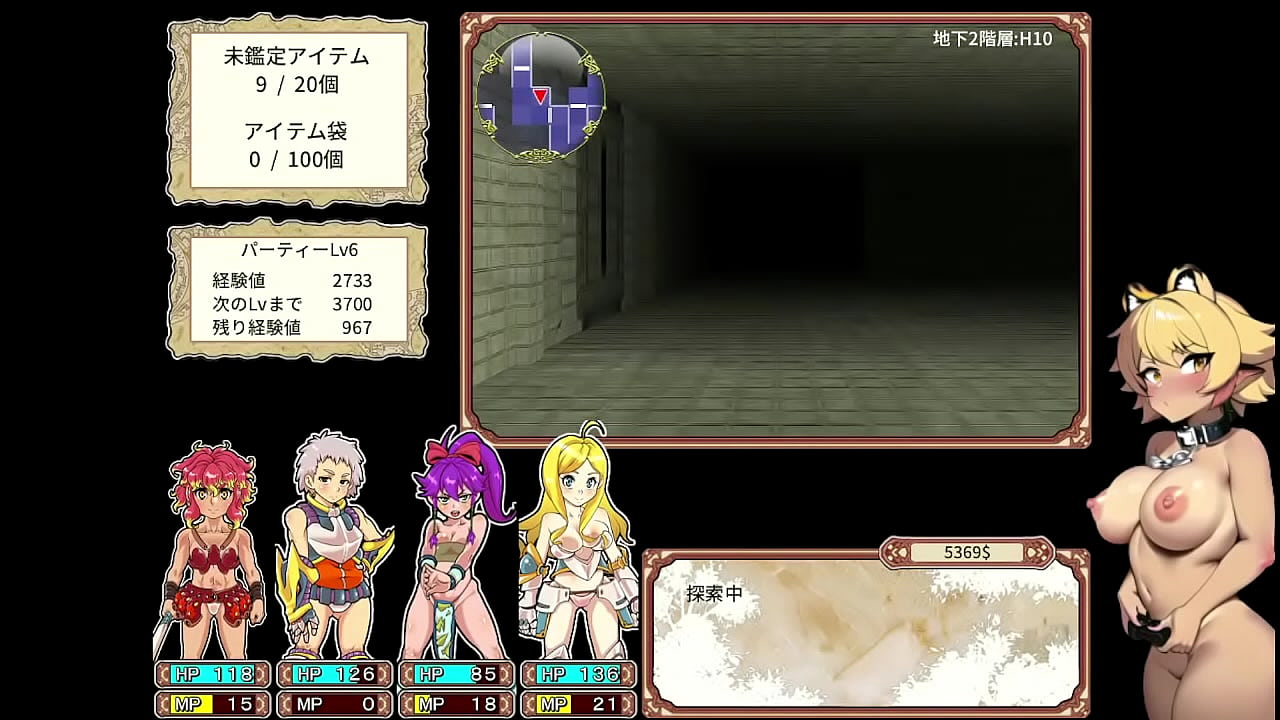Image resolution: width=1280 pixels, height=720 pixels.
Task: Click the circular dungeon minimap
Action: (540, 97)
